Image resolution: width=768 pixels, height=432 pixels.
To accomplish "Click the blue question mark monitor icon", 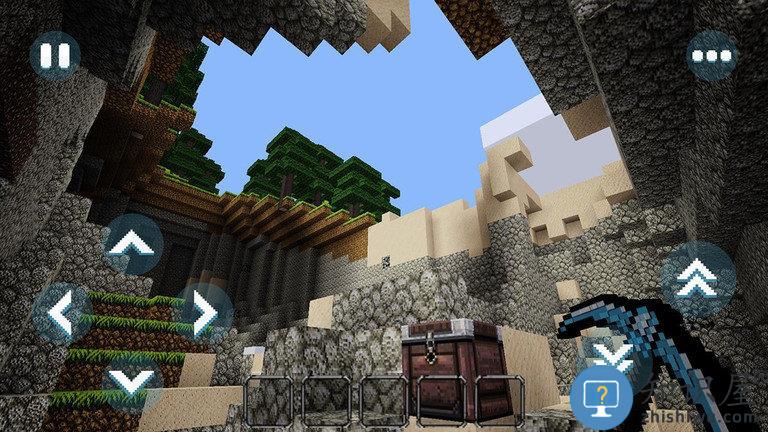I will point(601,396).
